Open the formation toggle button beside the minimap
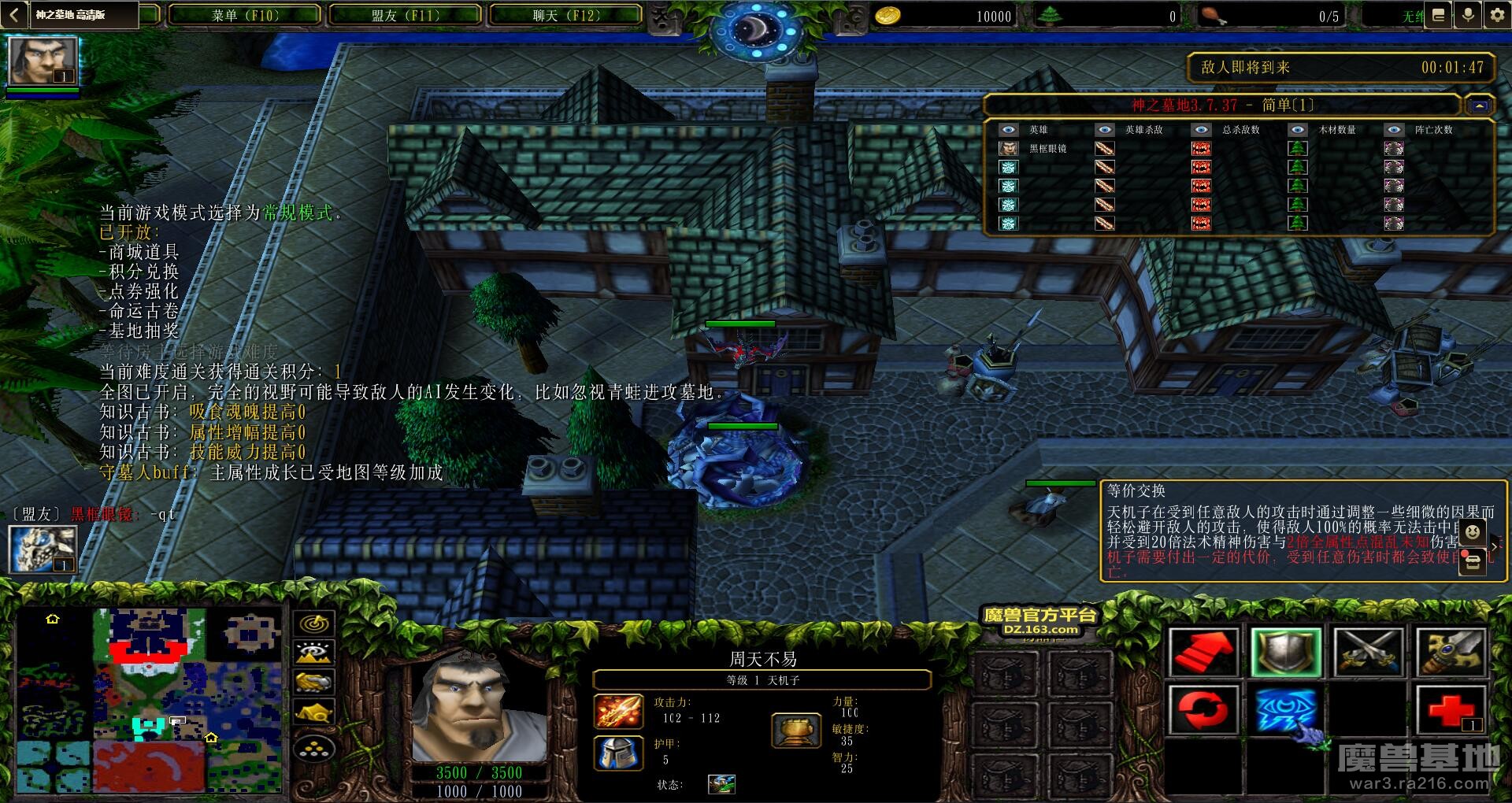The width and height of the screenshot is (1512, 803). tap(314, 749)
